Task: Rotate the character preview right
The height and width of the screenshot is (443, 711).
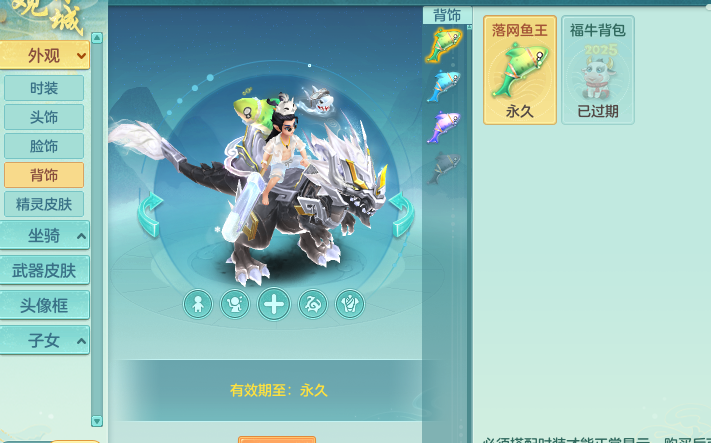Action: coord(401,215)
